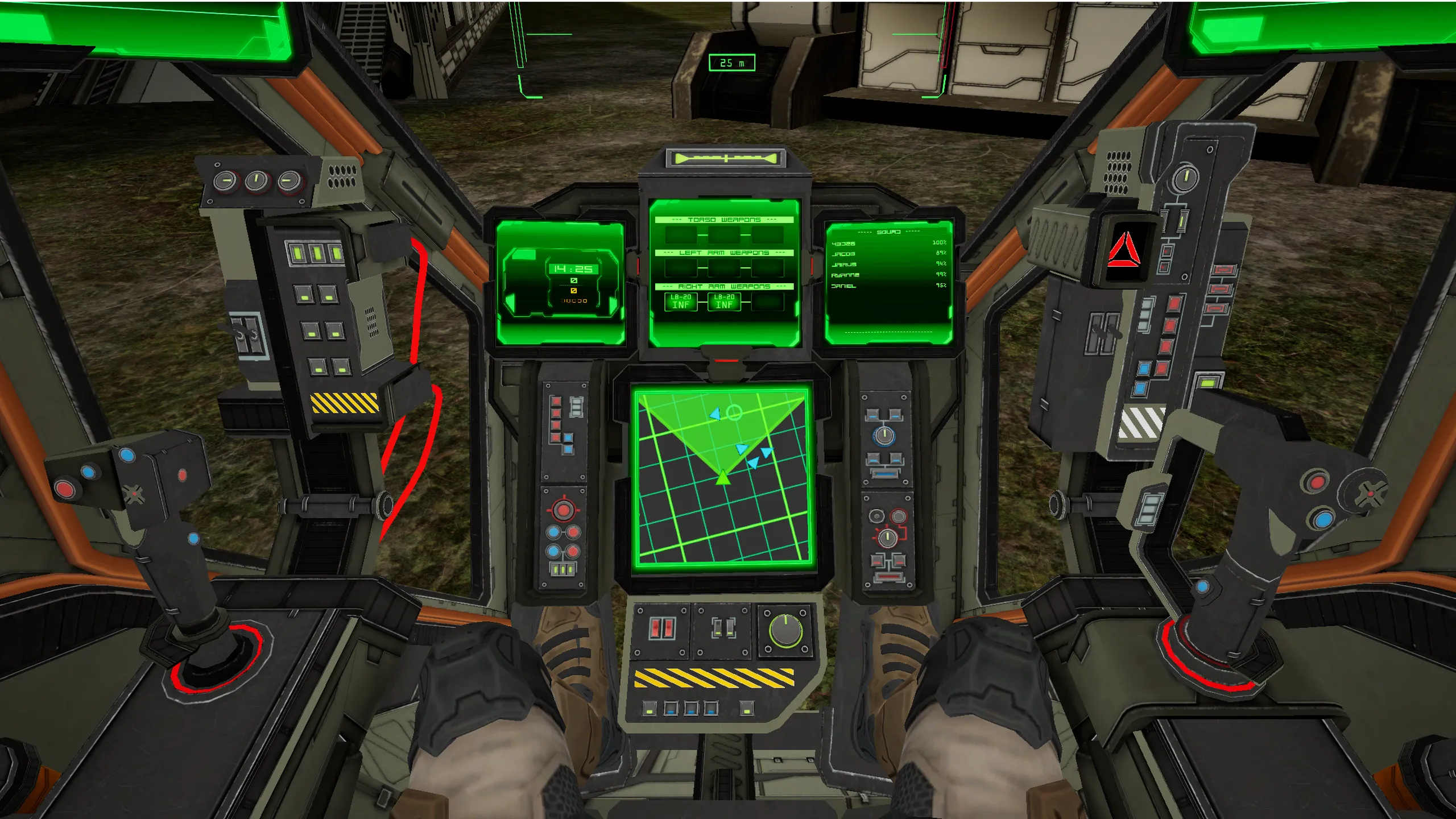
Task: Click the Torso Weapons header
Action: [723, 220]
